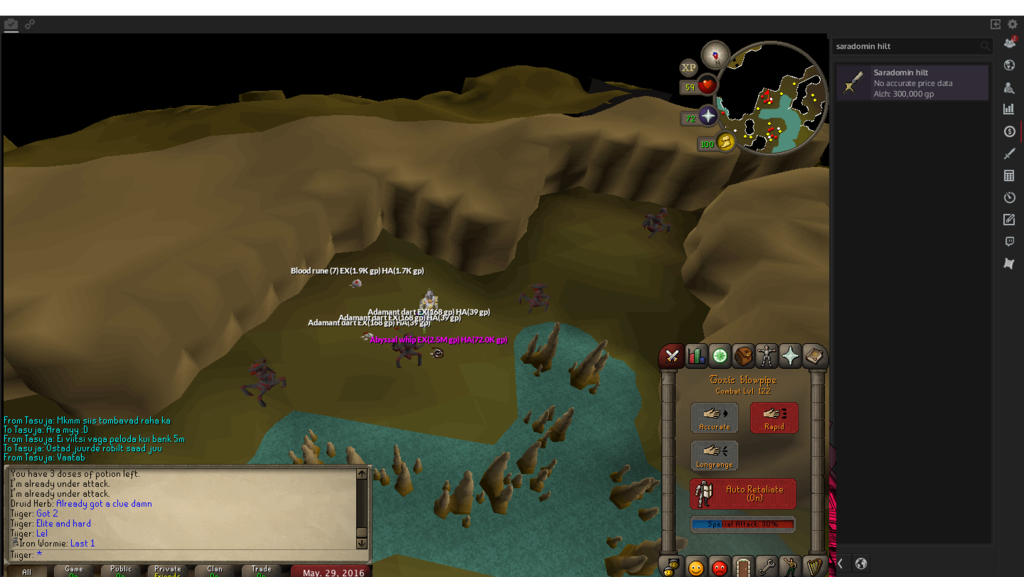Click the saradomin hilt search field
This screenshot has width=1024, height=577.
pyautogui.click(x=905, y=46)
